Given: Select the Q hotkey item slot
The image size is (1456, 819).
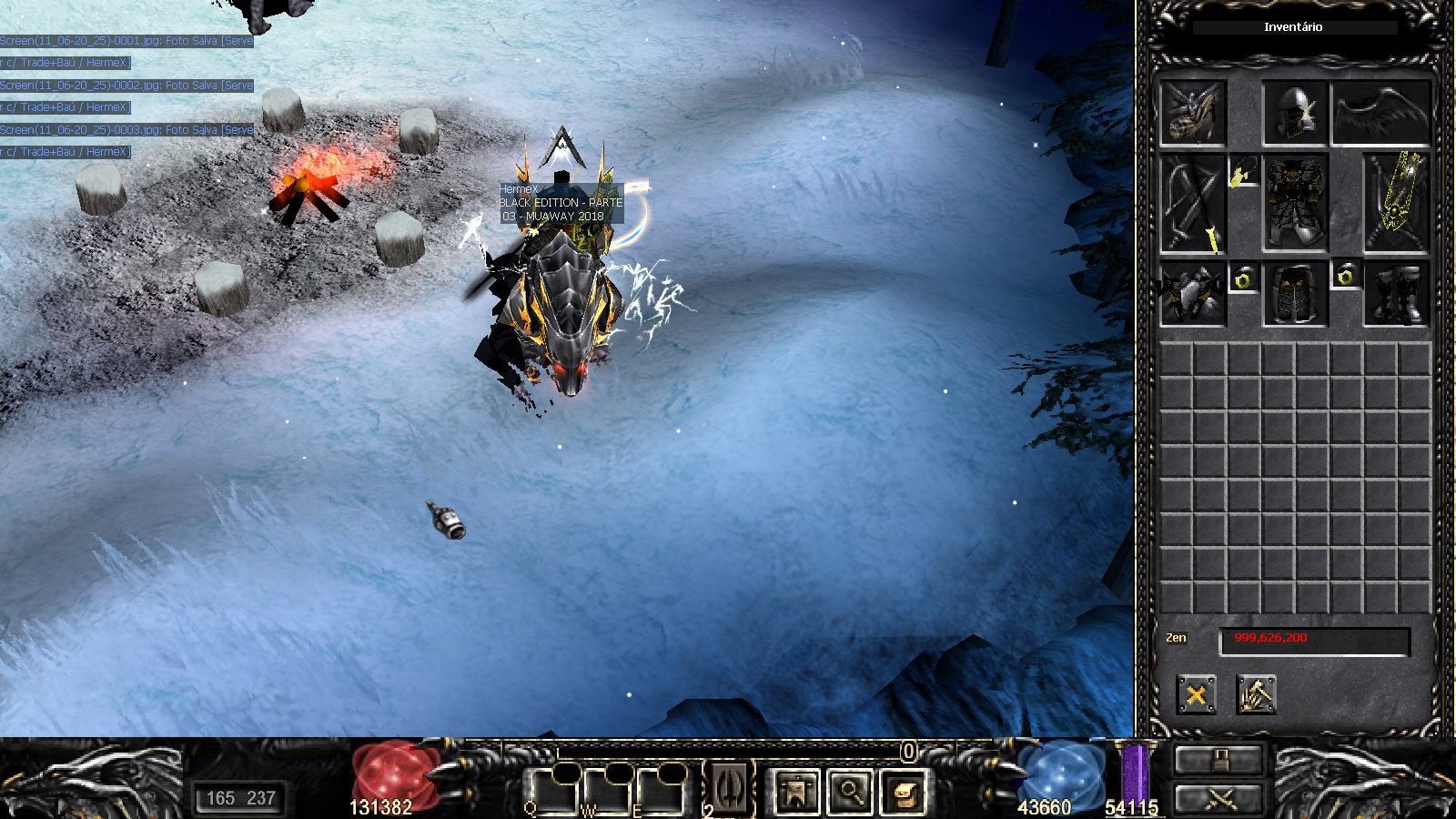Looking at the screenshot, I should [553, 792].
